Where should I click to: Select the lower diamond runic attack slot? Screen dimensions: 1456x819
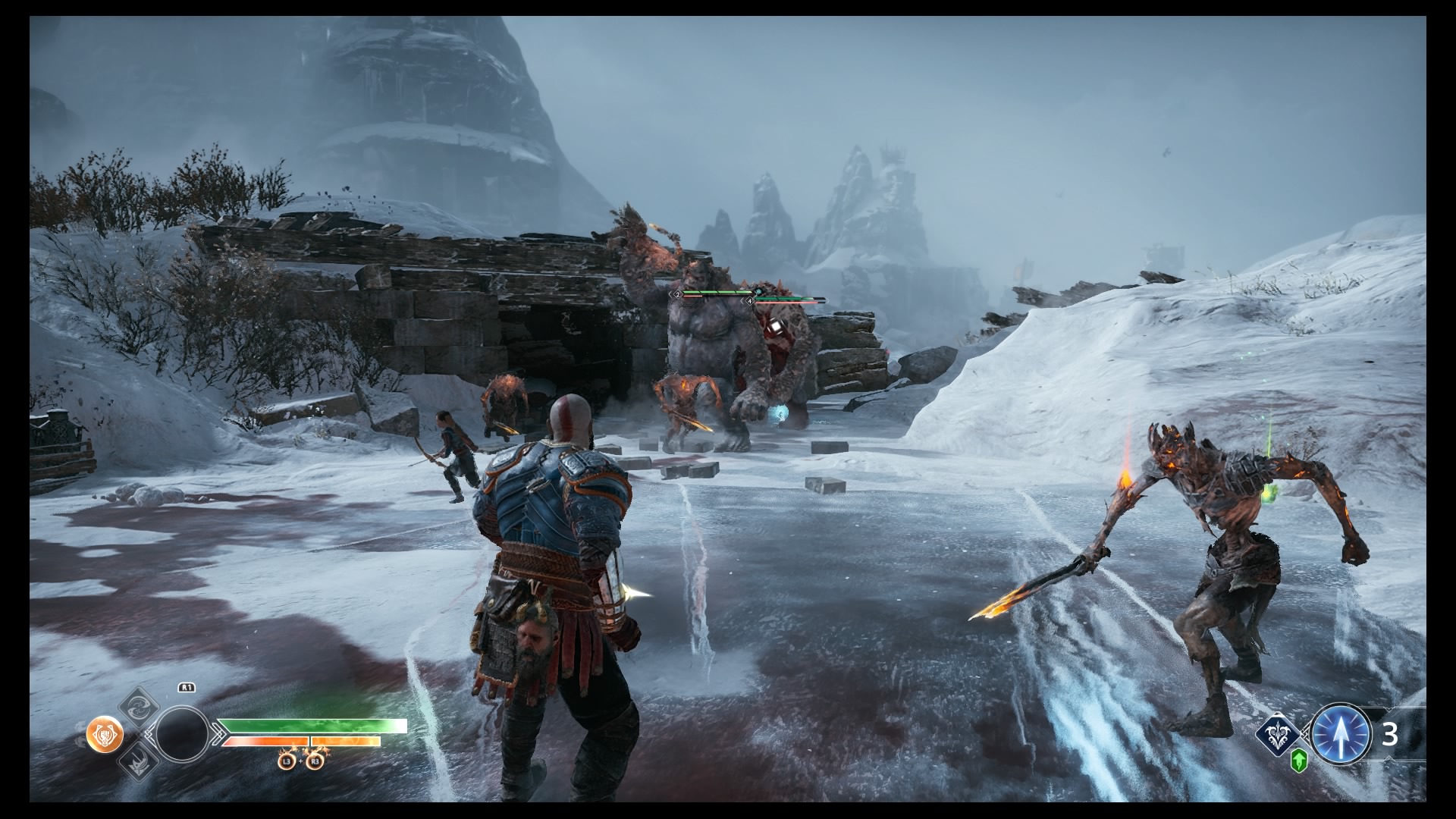coord(140,762)
